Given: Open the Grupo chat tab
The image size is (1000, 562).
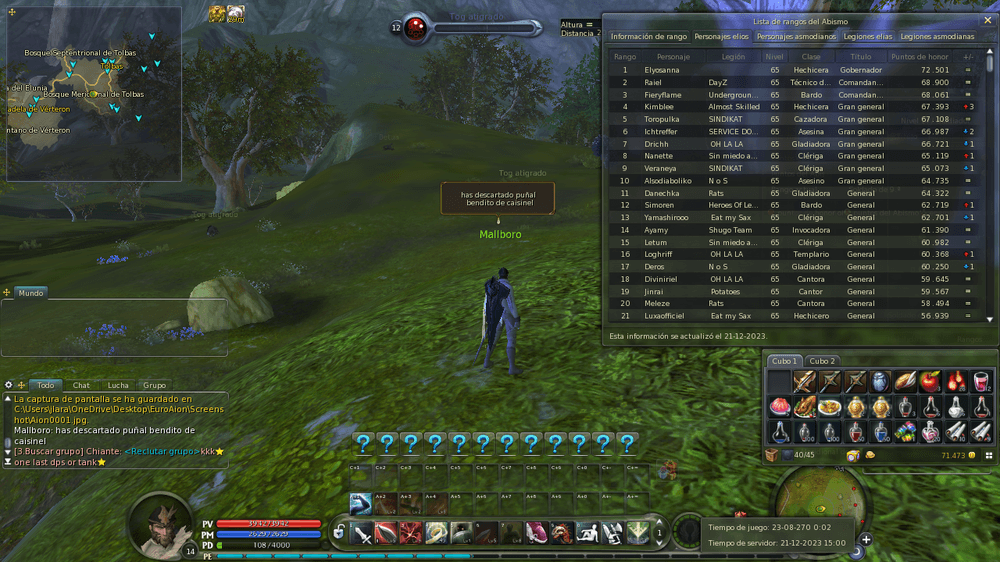Looking at the screenshot, I should point(154,385).
